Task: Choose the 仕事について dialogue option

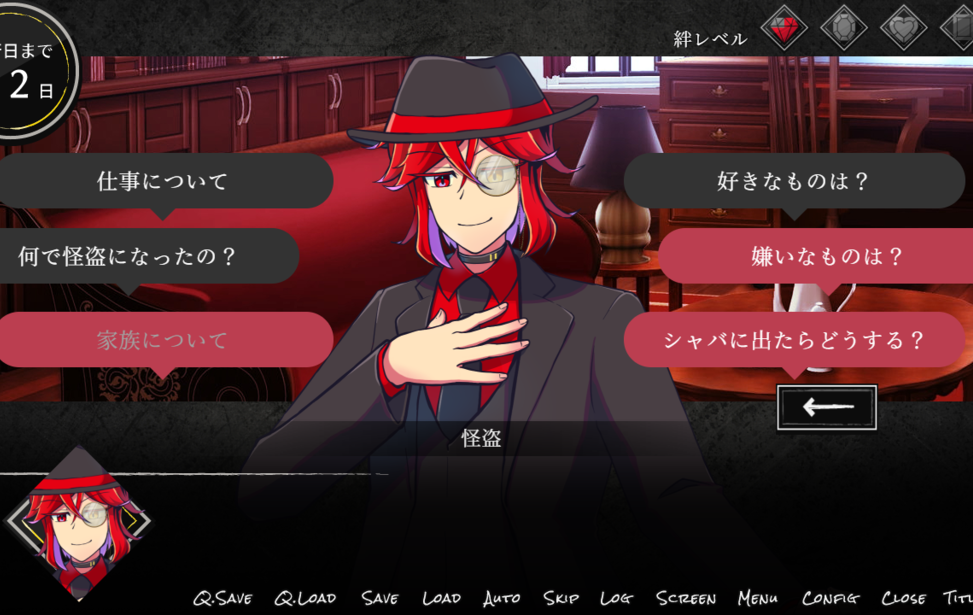Action: (162, 181)
